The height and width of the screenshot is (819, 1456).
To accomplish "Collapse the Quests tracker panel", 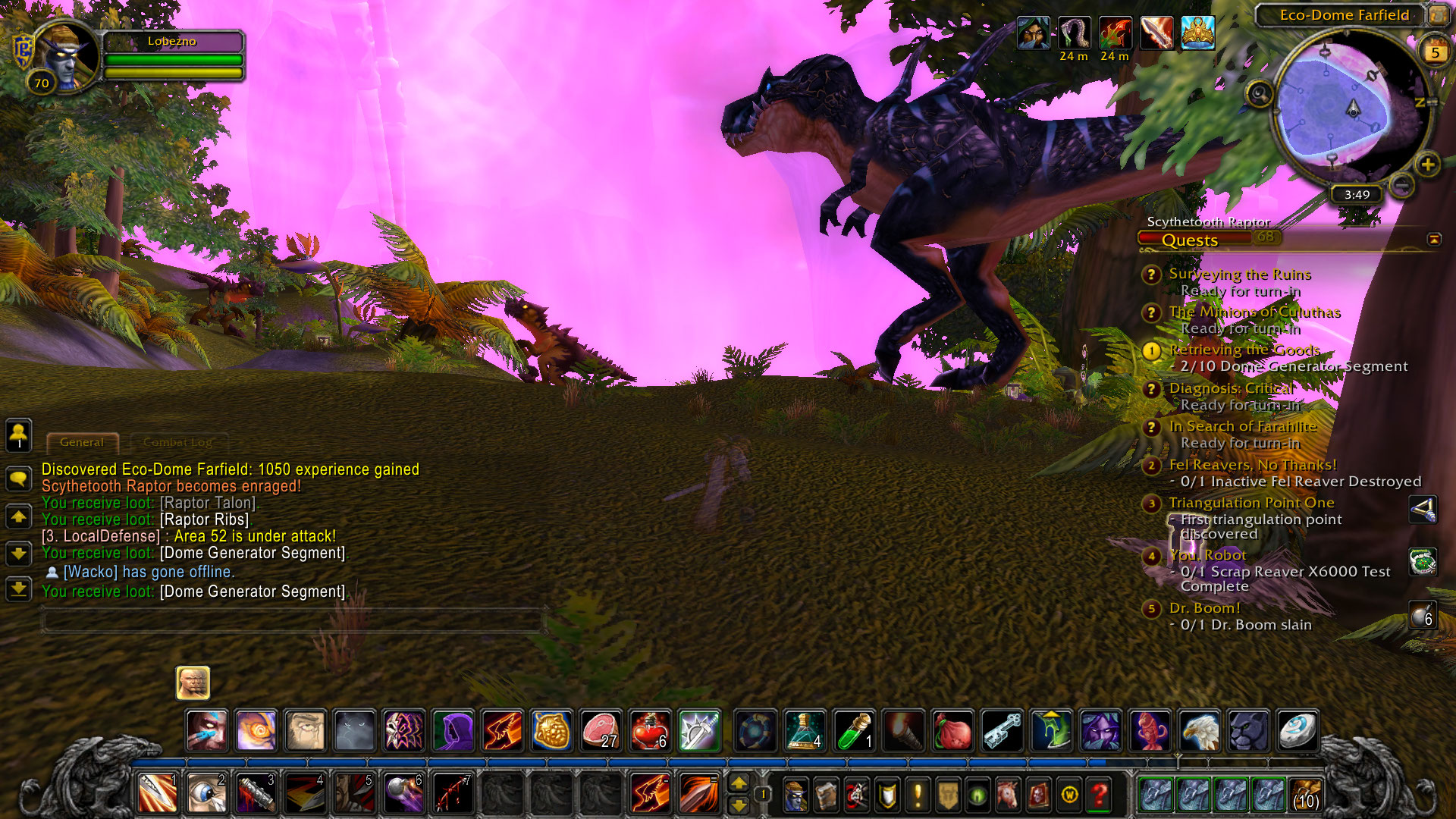I will [x=1434, y=240].
